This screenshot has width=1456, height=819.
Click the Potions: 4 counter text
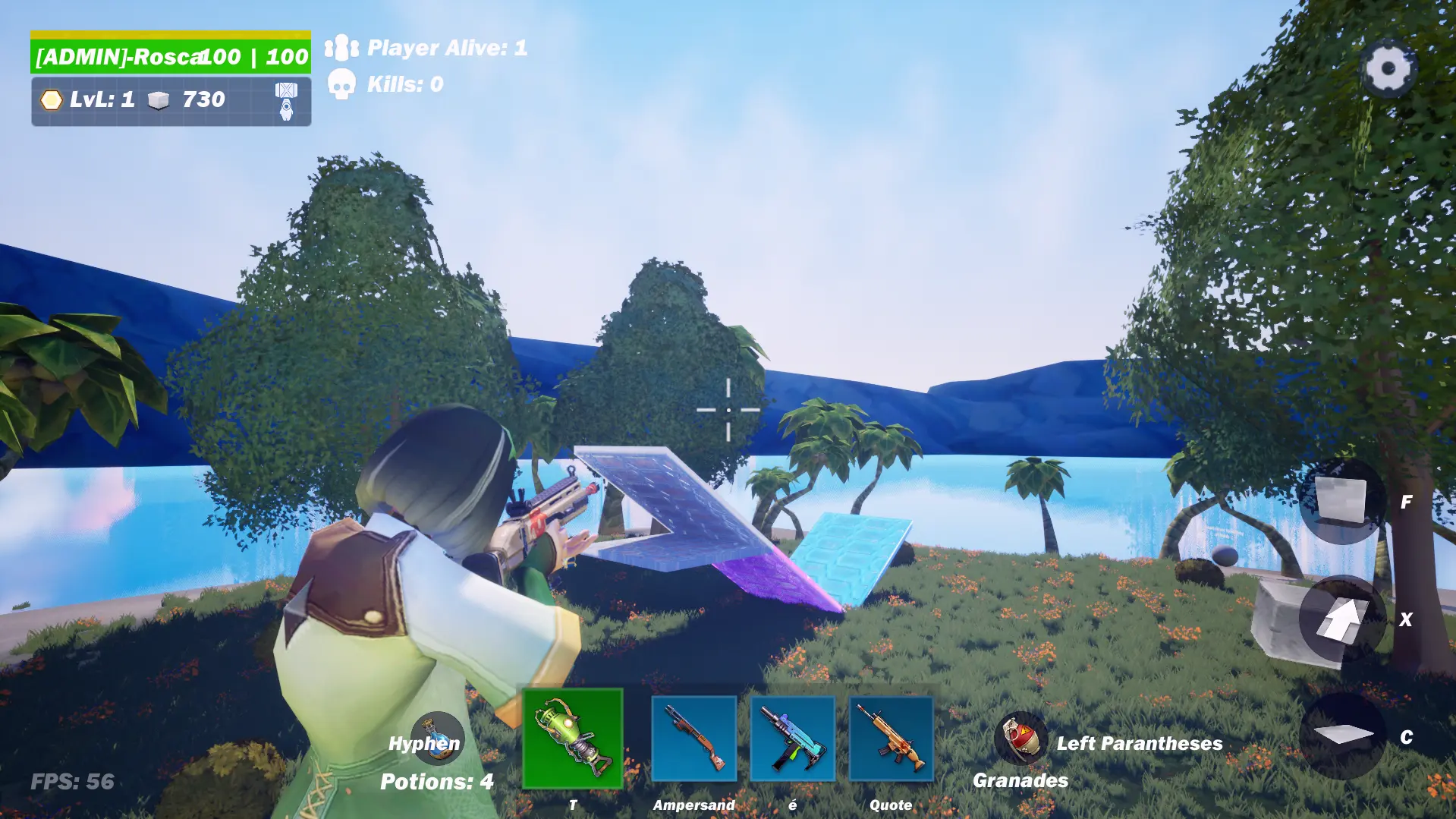[435, 780]
